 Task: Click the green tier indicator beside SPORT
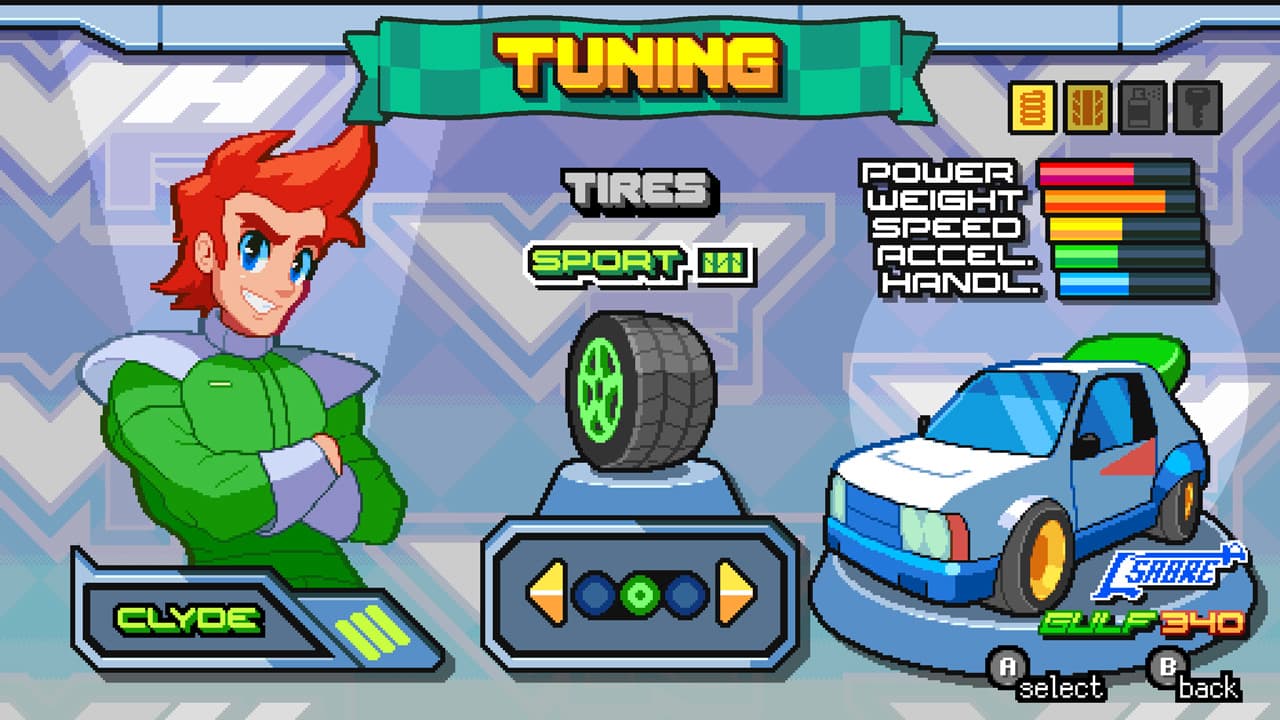tap(724, 264)
